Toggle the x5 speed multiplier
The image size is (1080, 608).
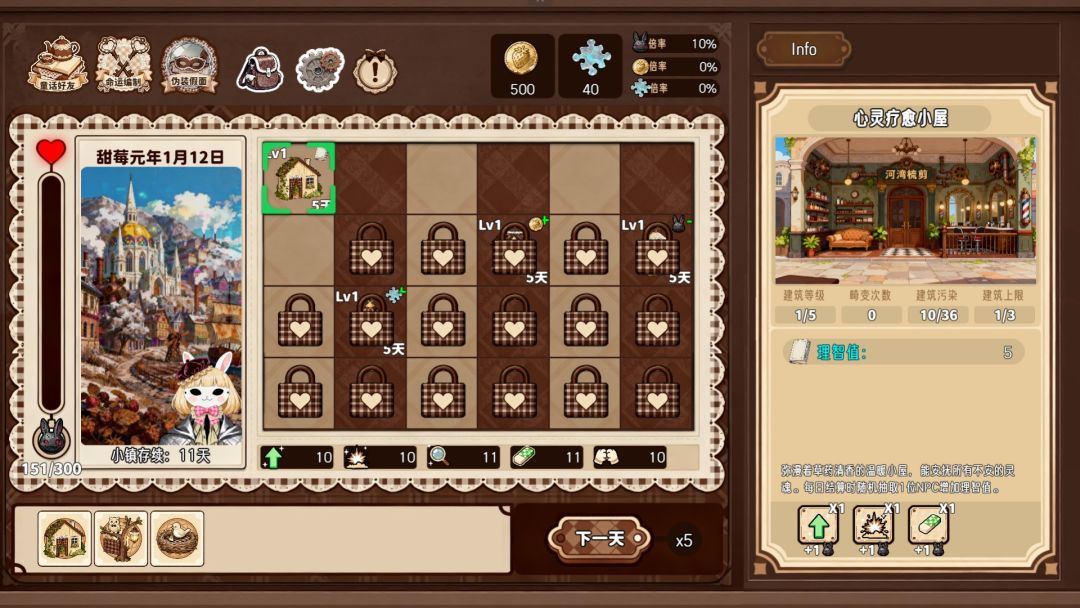click(684, 540)
